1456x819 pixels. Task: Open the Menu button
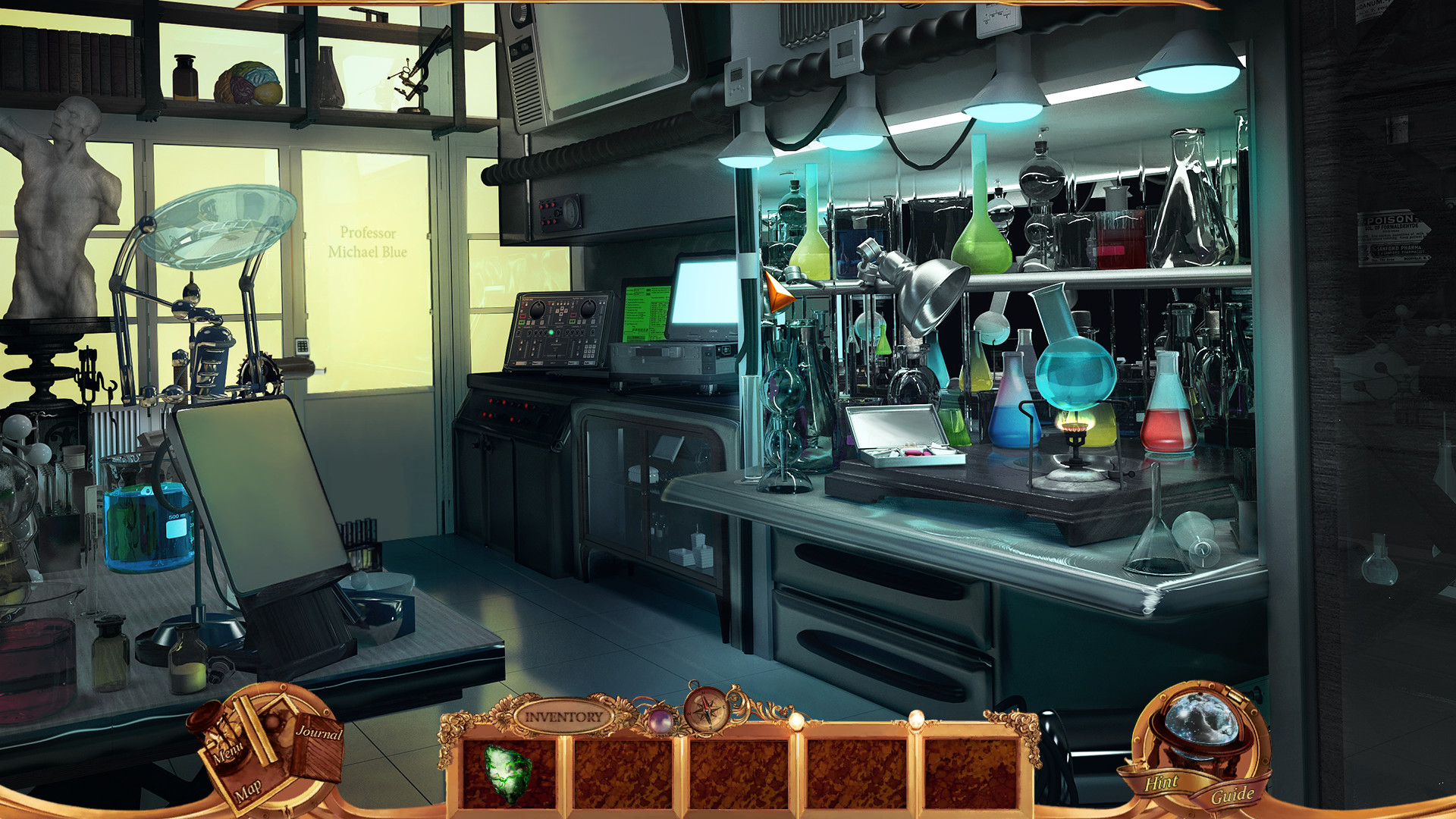(x=227, y=748)
